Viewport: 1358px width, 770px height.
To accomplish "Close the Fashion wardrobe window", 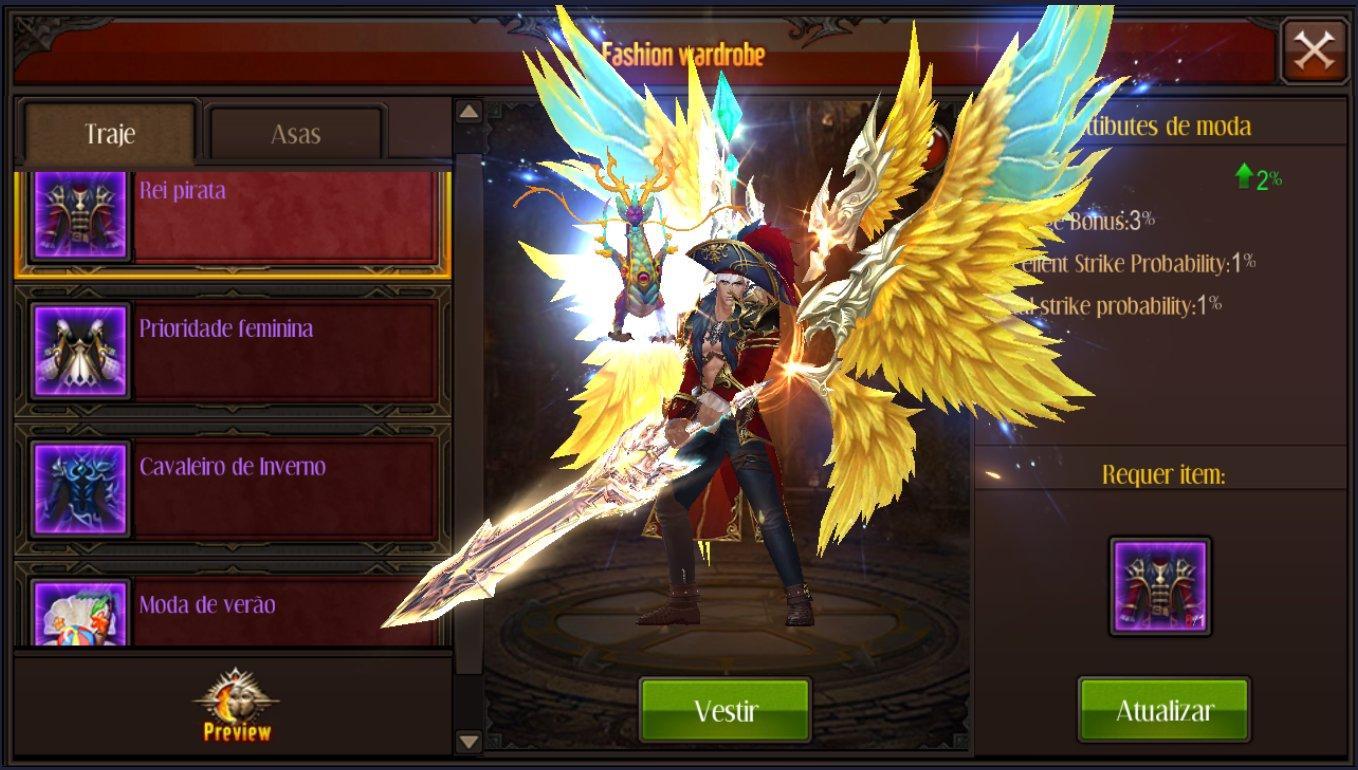I will 1313,51.
